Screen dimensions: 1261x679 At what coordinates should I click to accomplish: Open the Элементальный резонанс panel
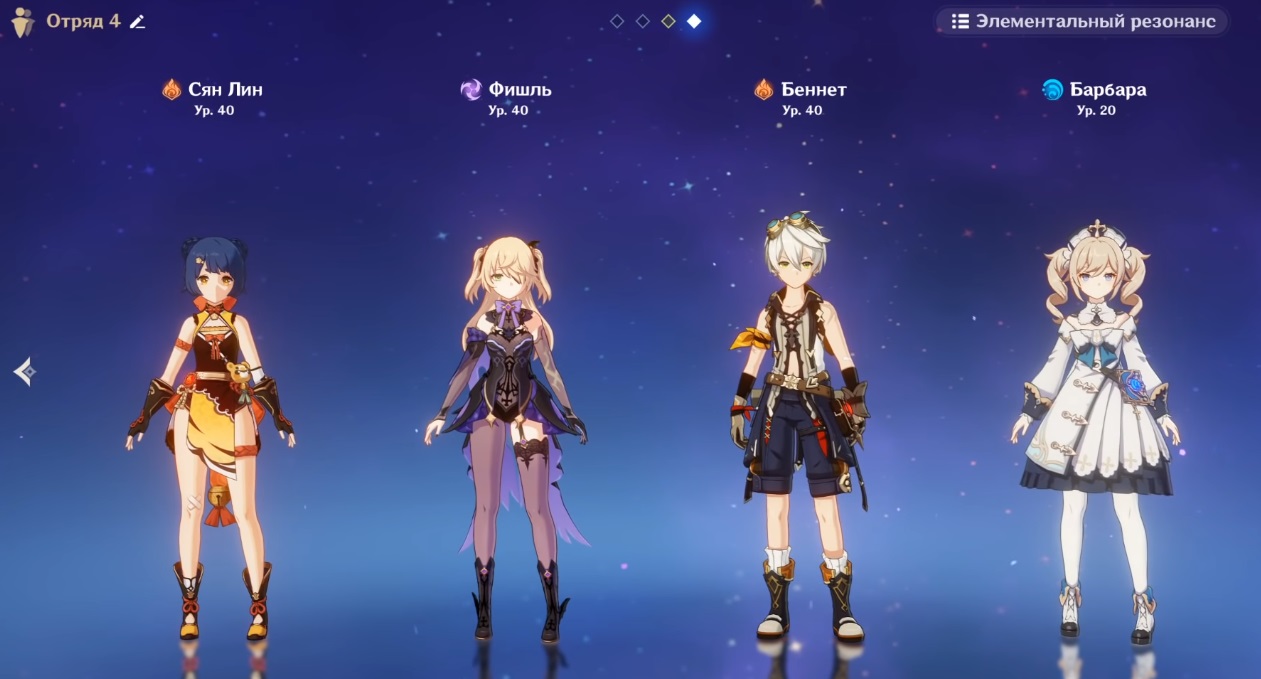coord(1082,21)
